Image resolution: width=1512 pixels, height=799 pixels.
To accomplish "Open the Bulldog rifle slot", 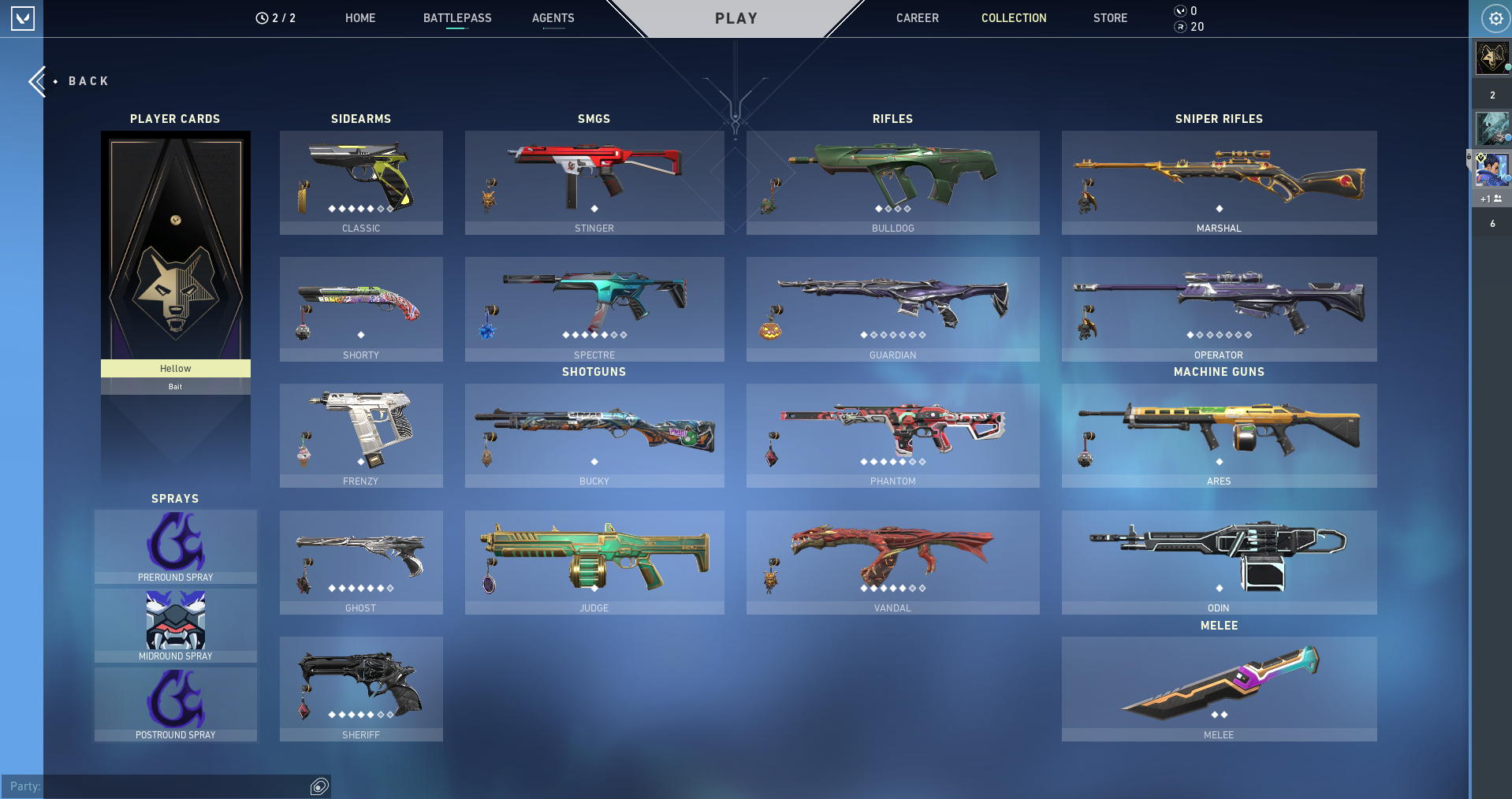I will point(892,183).
